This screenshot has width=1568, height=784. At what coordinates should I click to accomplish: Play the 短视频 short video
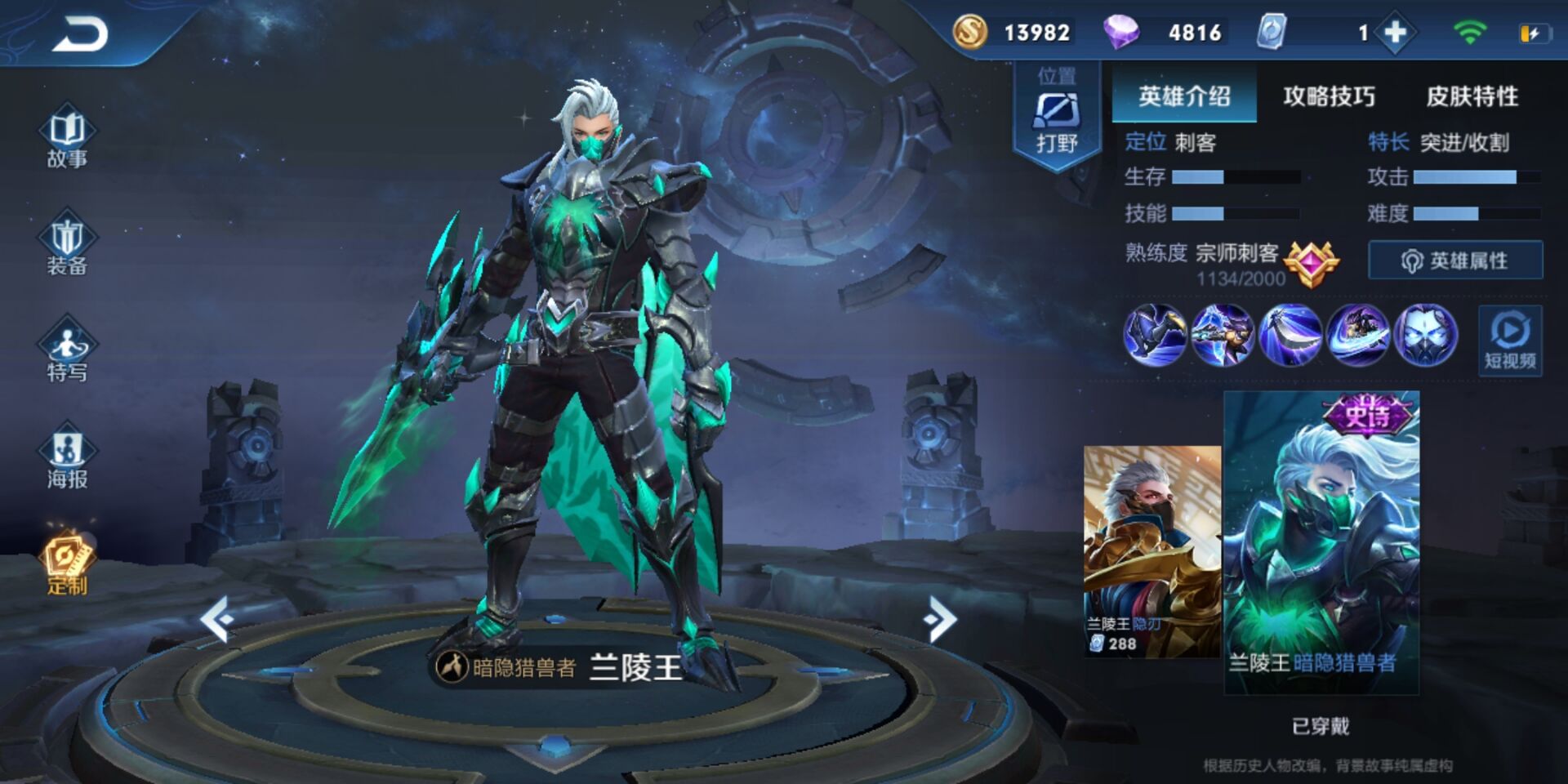[x=1510, y=341]
